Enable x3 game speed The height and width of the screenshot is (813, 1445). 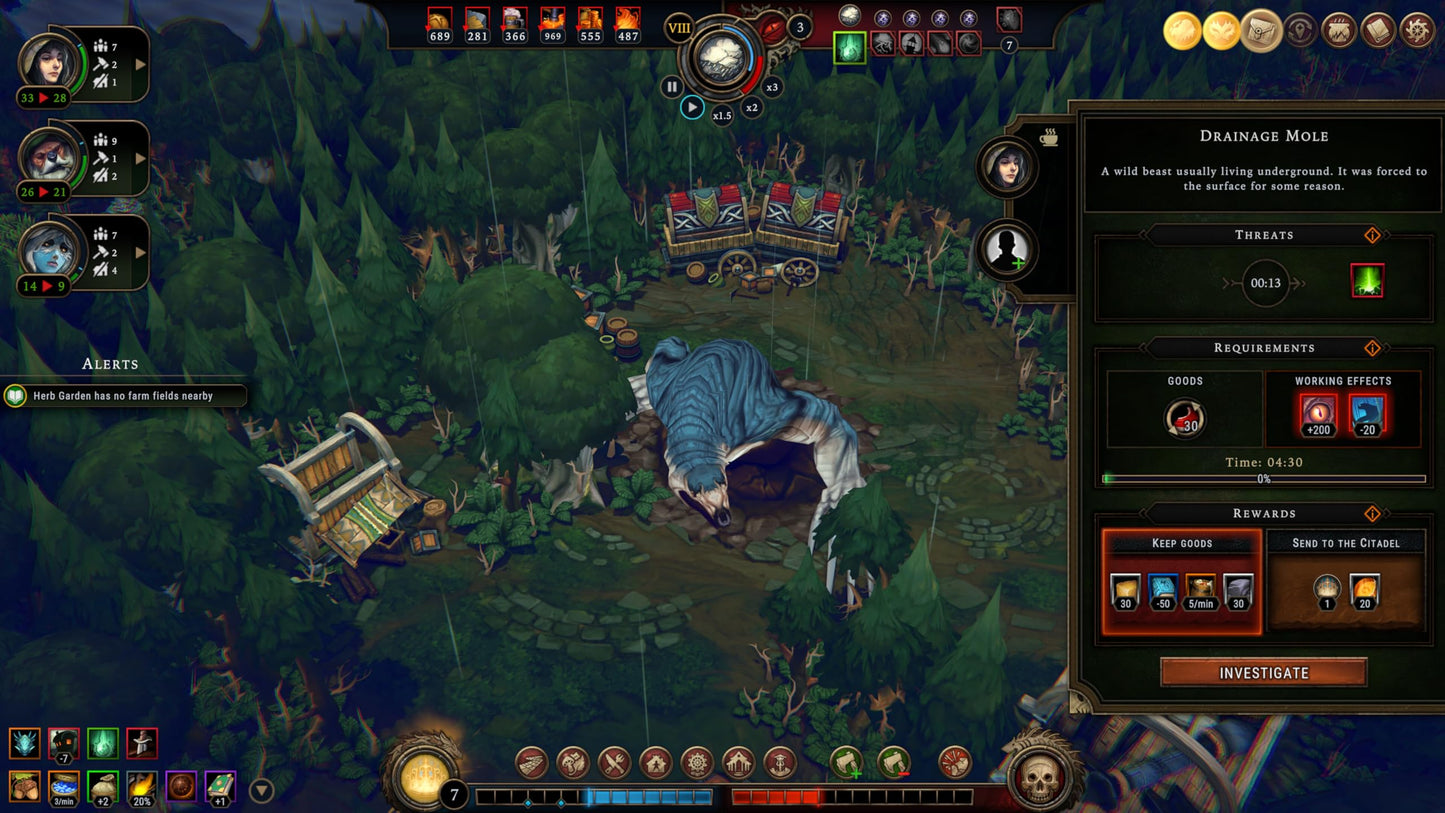(774, 86)
